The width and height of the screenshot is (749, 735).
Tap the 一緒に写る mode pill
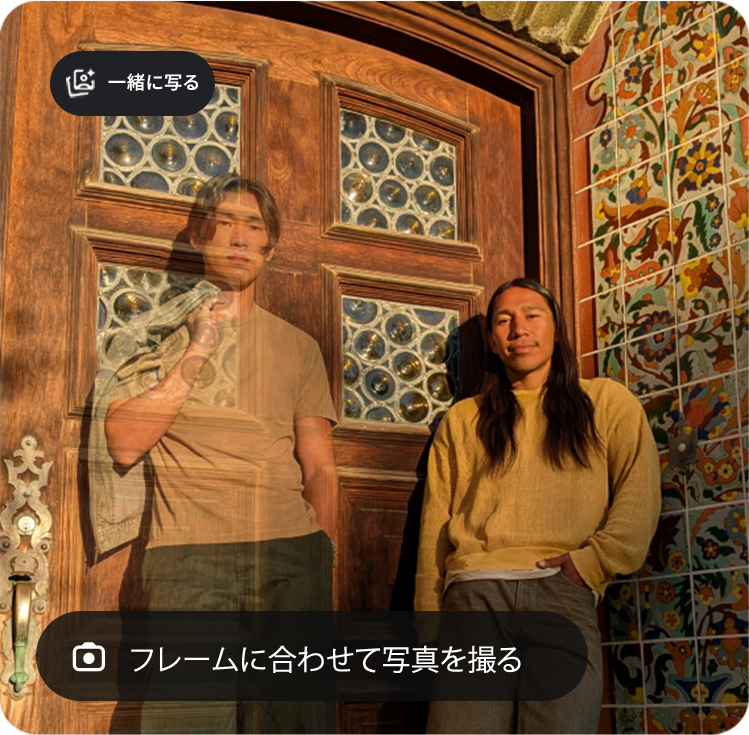click(x=132, y=83)
